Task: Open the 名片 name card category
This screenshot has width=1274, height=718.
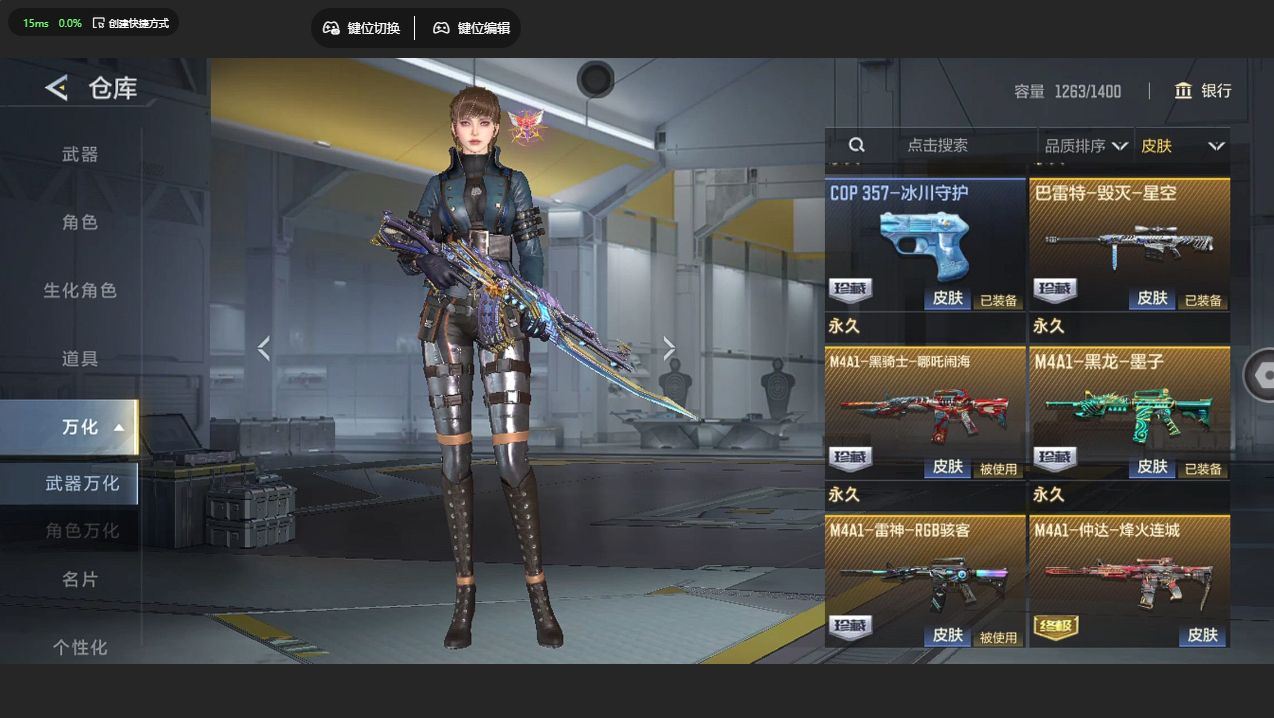Action: [80, 579]
